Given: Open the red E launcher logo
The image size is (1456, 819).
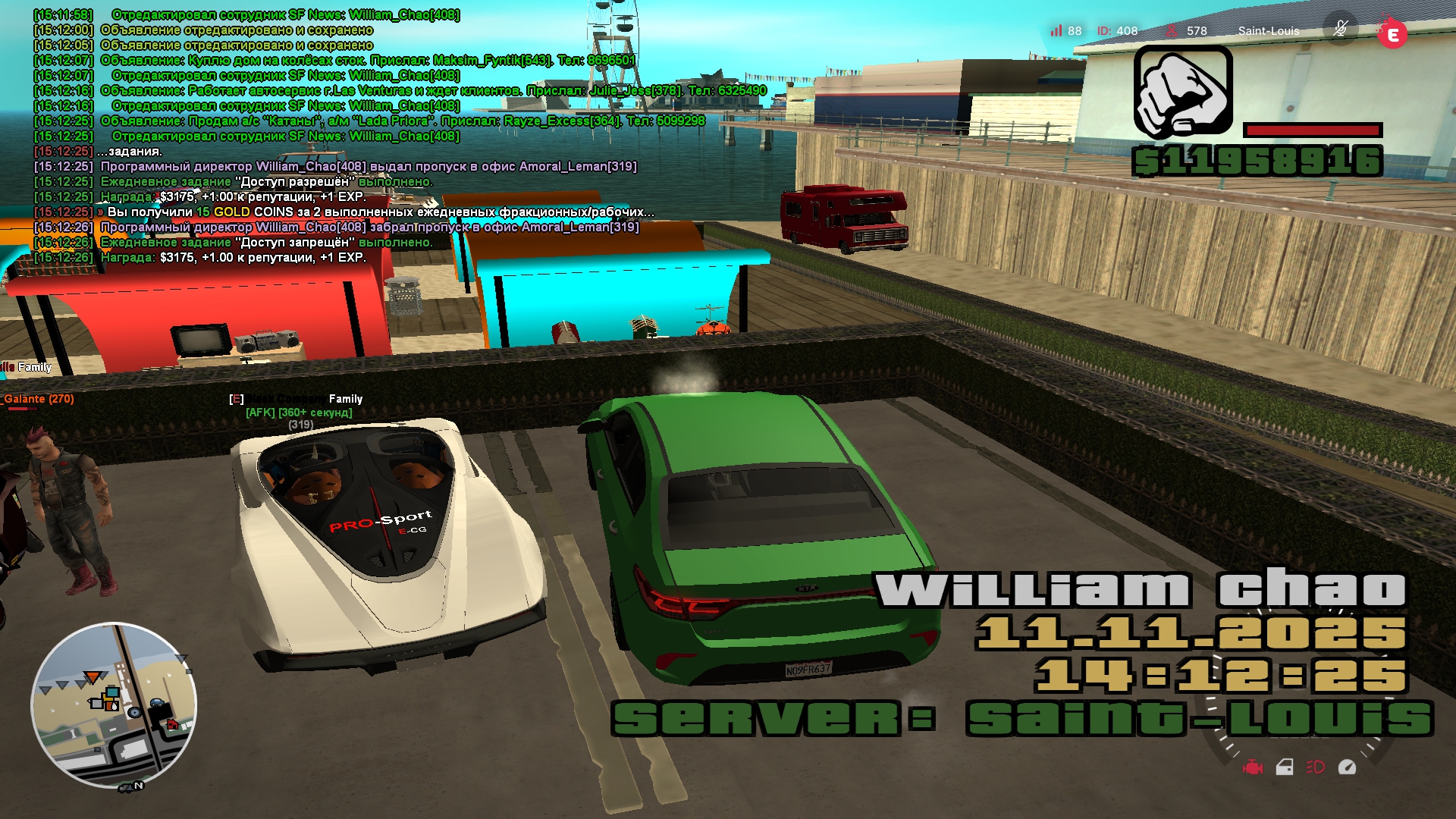Looking at the screenshot, I should point(1392,34).
